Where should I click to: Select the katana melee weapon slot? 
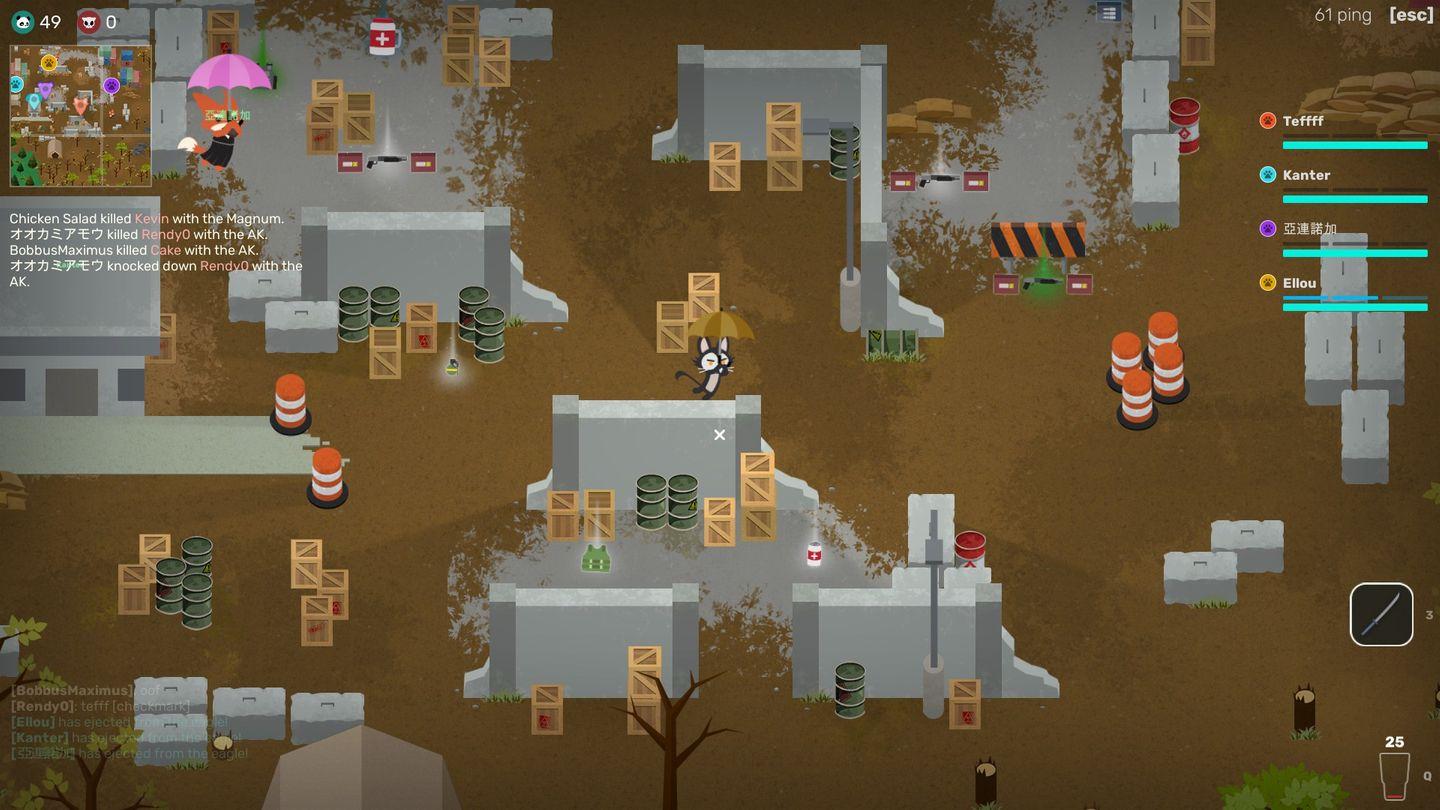coord(1381,614)
